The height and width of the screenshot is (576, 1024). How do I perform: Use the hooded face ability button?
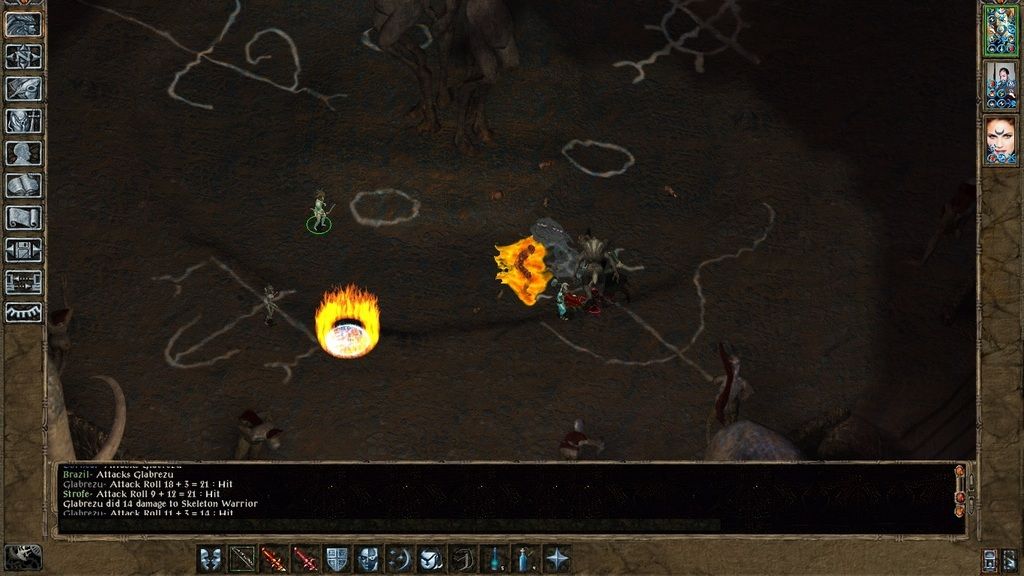[x=431, y=558]
